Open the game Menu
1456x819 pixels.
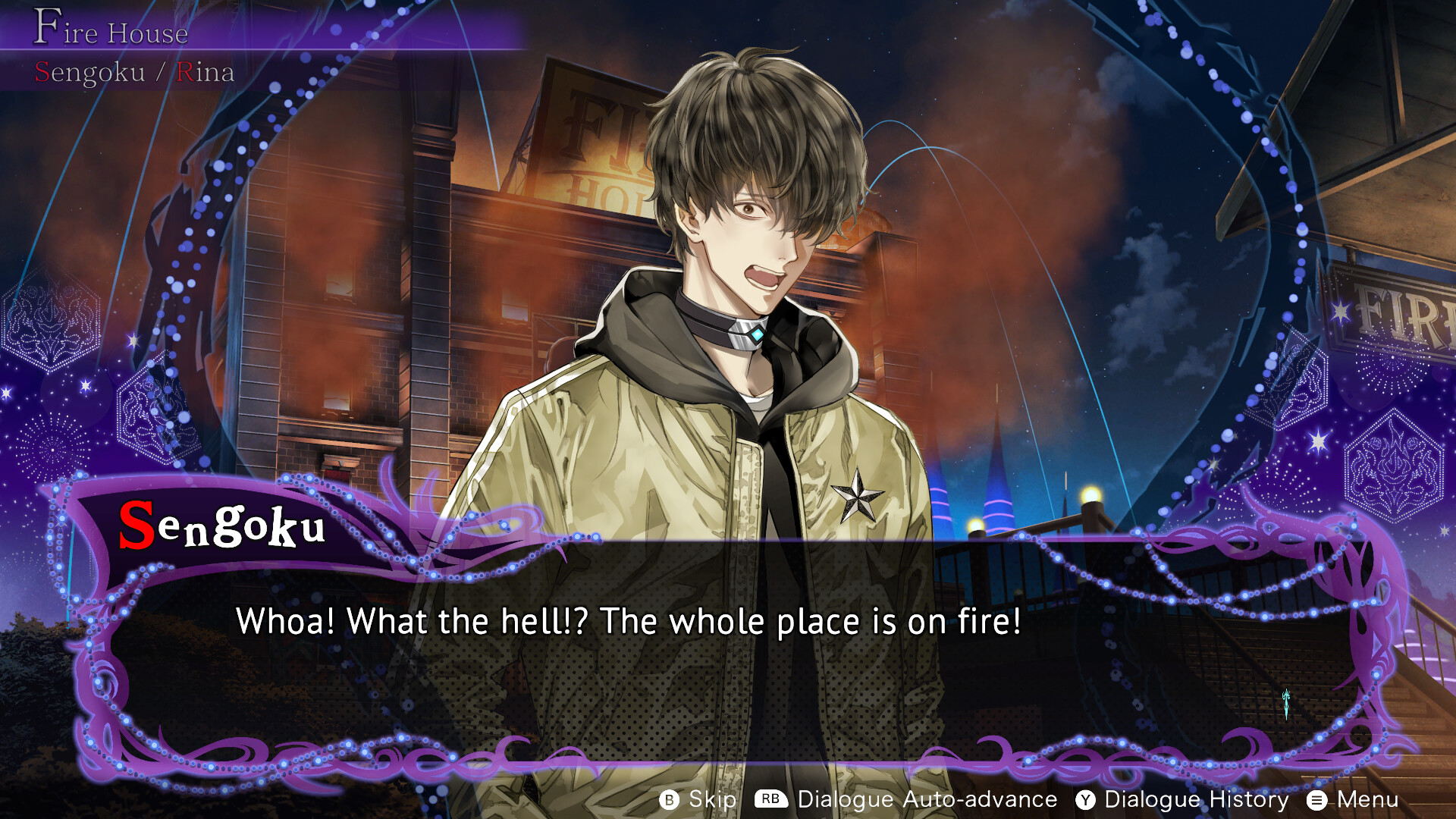pyautogui.click(x=1354, y=799)
